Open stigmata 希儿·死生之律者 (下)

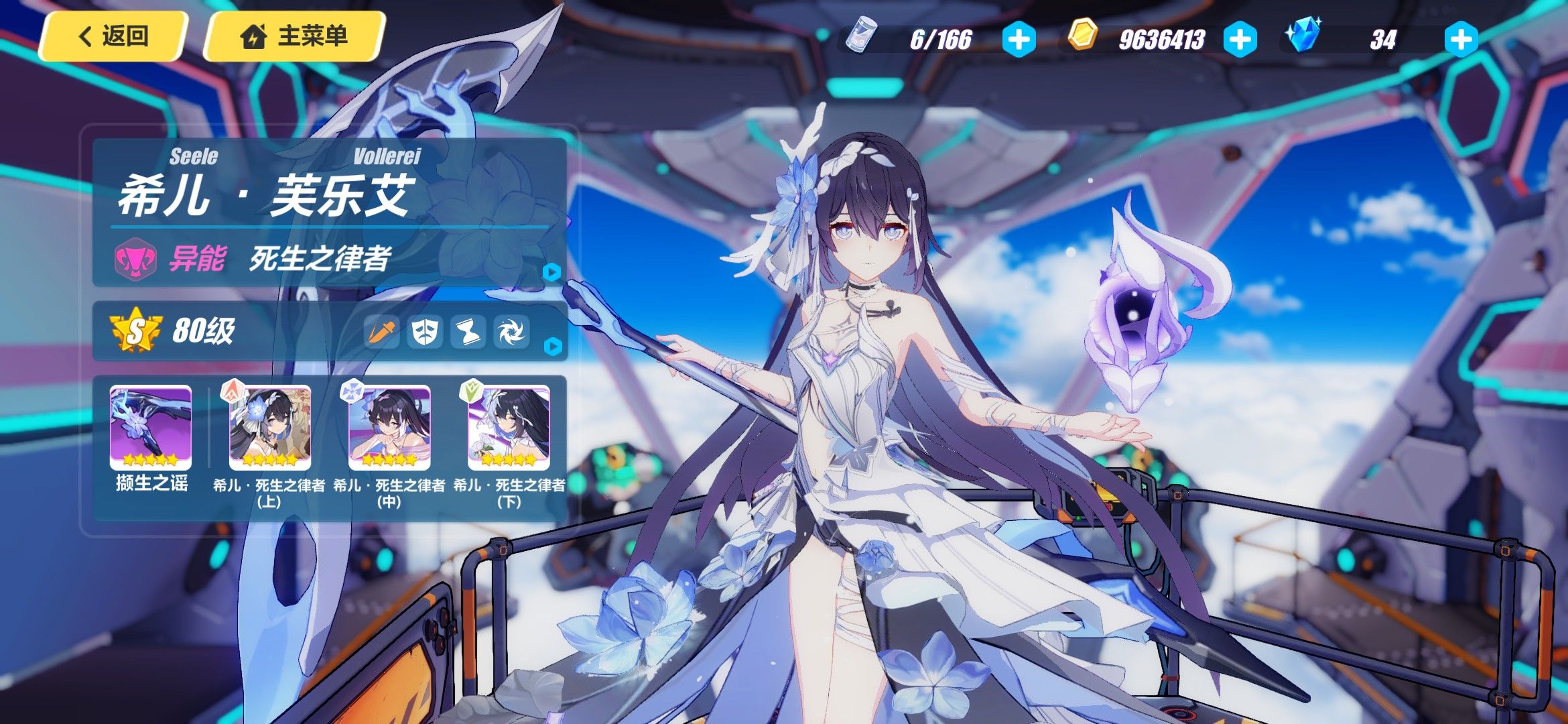pyautogui.click(x=509, y=428)
